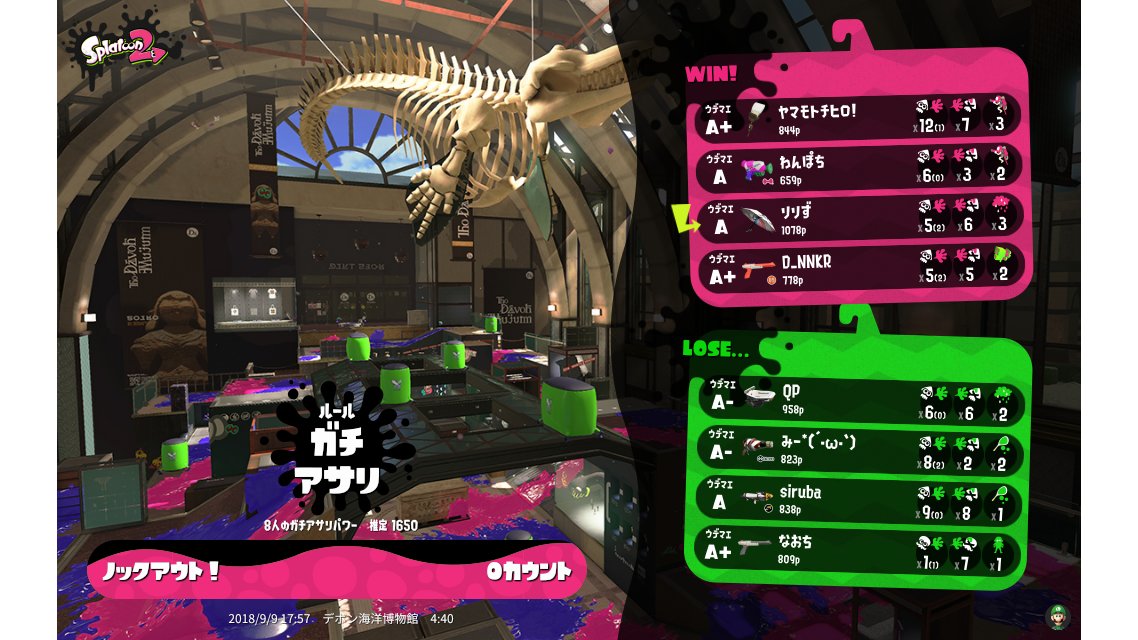The image size is (1138, 640).
Task: Select the み-*(´-ω-`) player row
Action: pyautogui.click(x=860, y=449)
